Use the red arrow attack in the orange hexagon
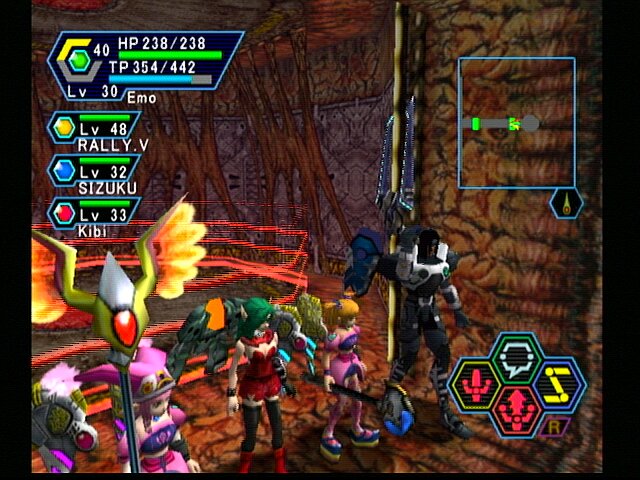 click(x=516, y=410)
